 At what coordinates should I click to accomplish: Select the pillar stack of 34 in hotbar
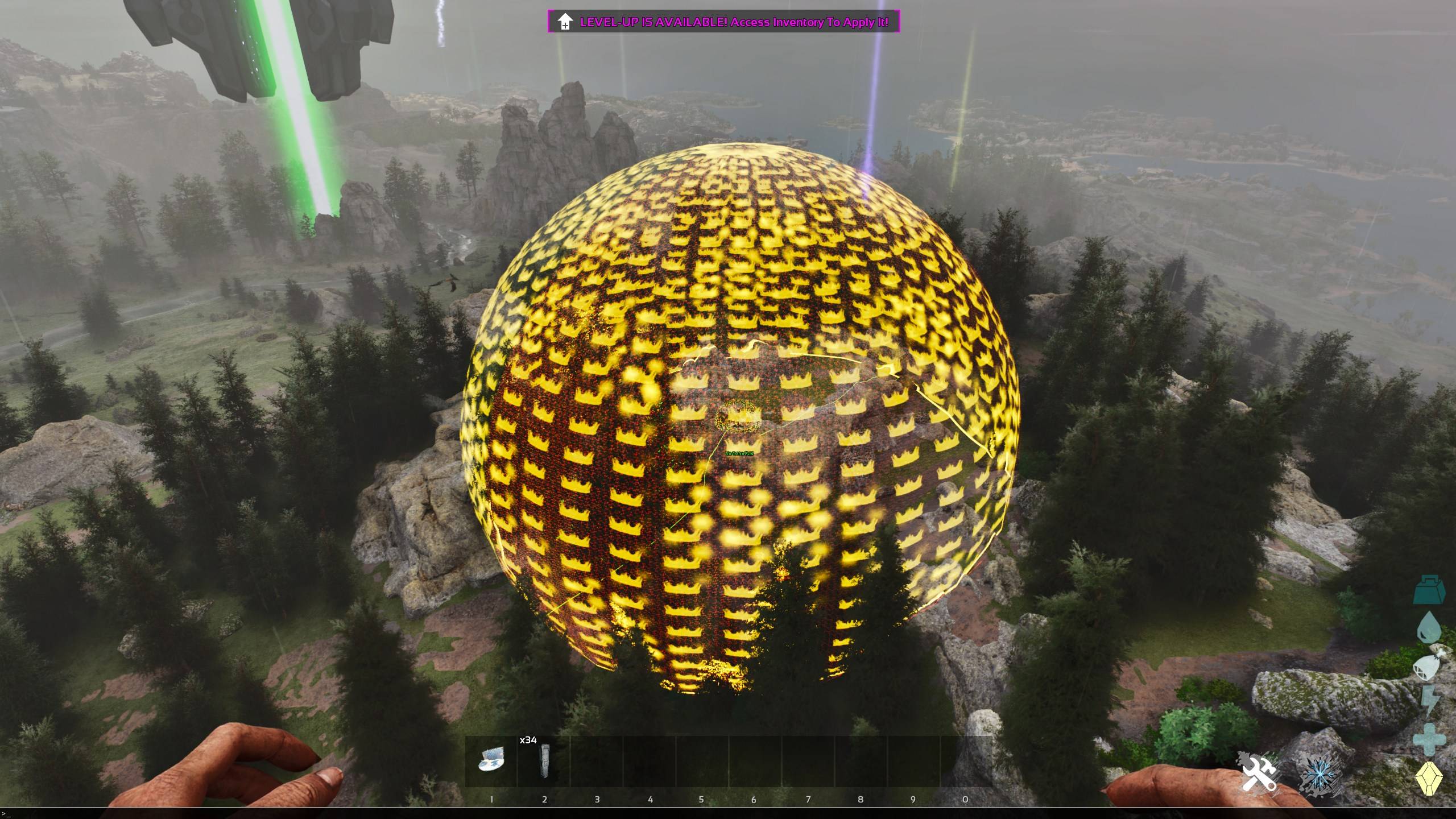[x=544, y=760]
